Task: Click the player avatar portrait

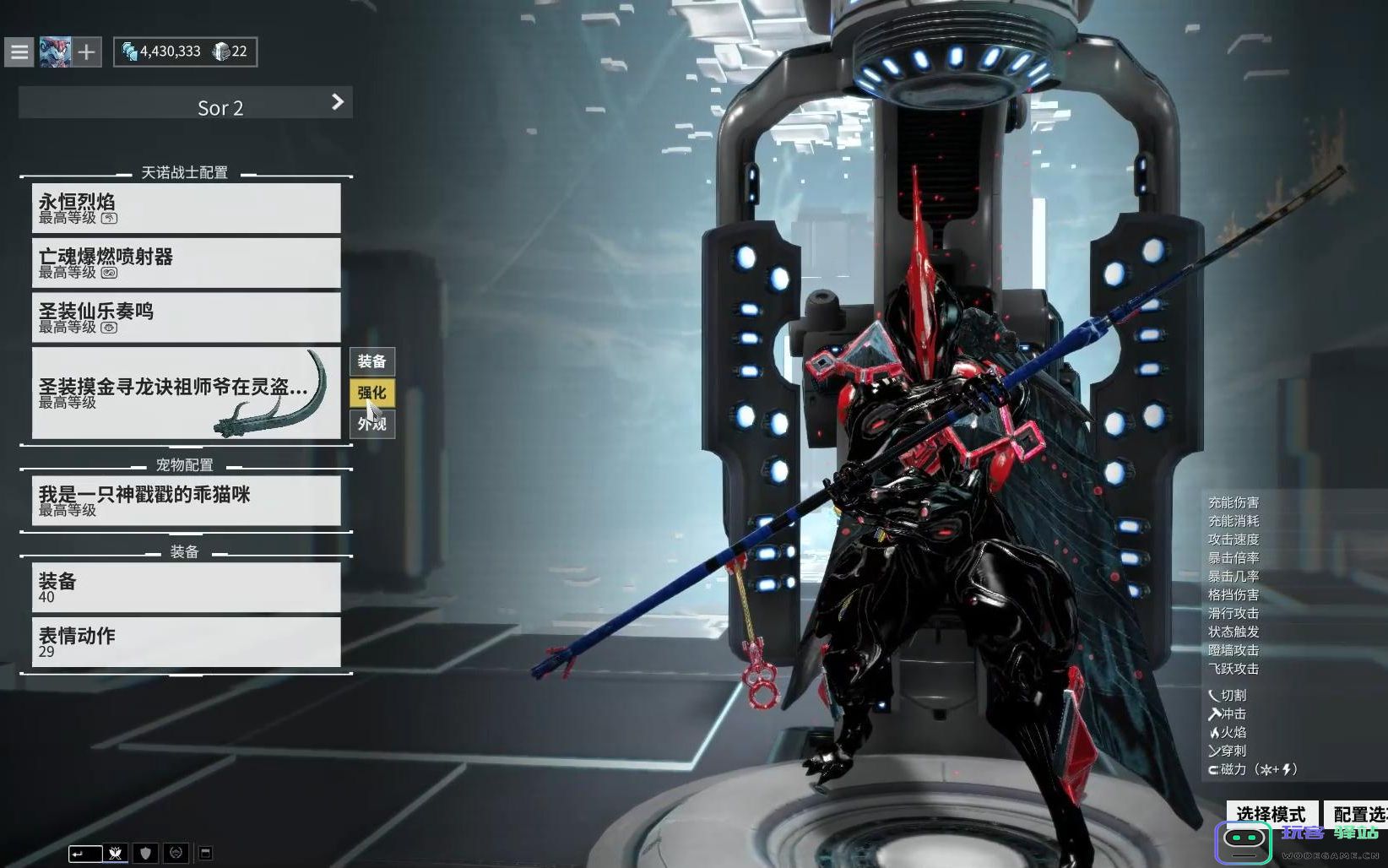Action: [x=55, y=52]
